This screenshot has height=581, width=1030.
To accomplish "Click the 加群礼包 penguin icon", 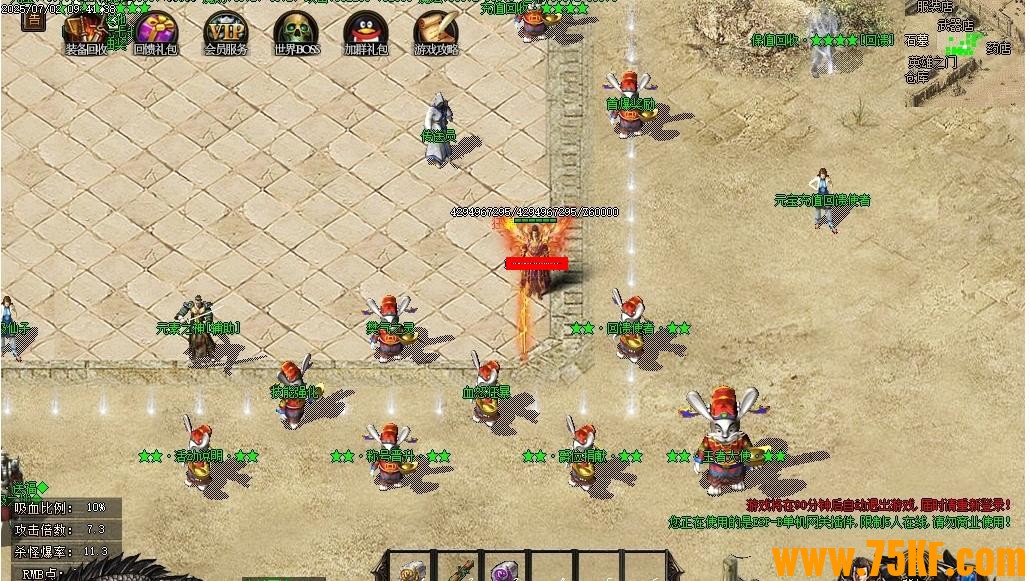I will 366,30.
